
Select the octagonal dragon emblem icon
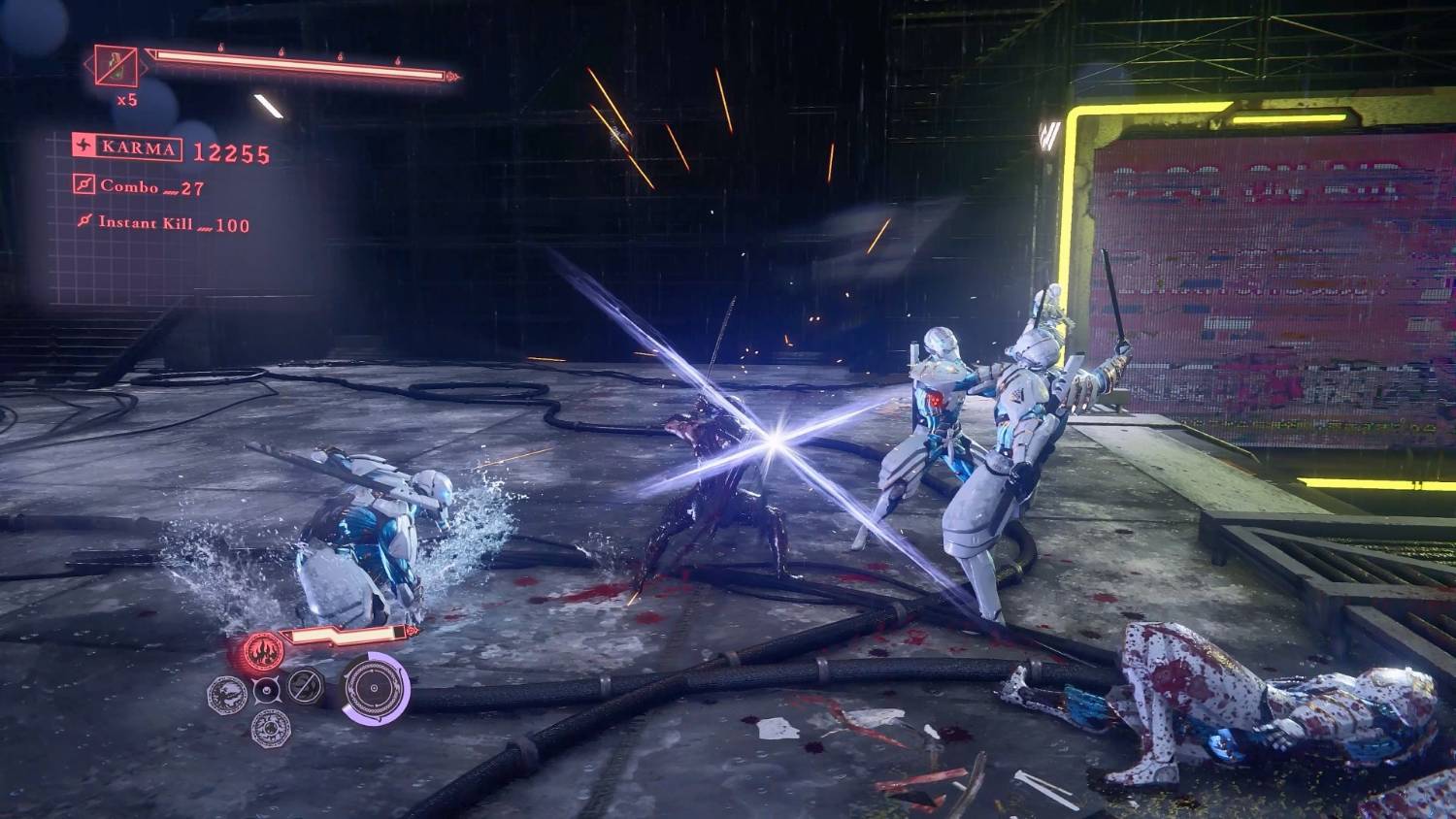(227, 693)
